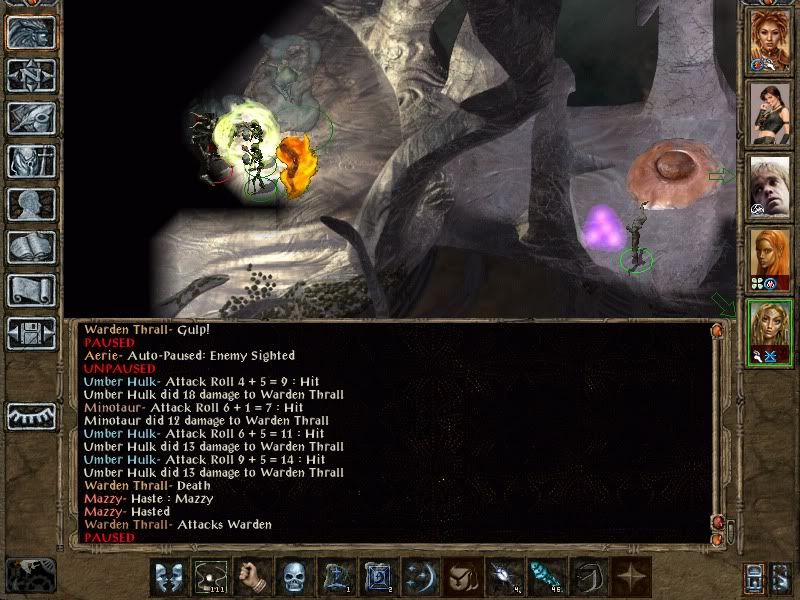Activate the clenched fist action icon
The height and width of the screenshot is (600, 800).
click(251, 578)
